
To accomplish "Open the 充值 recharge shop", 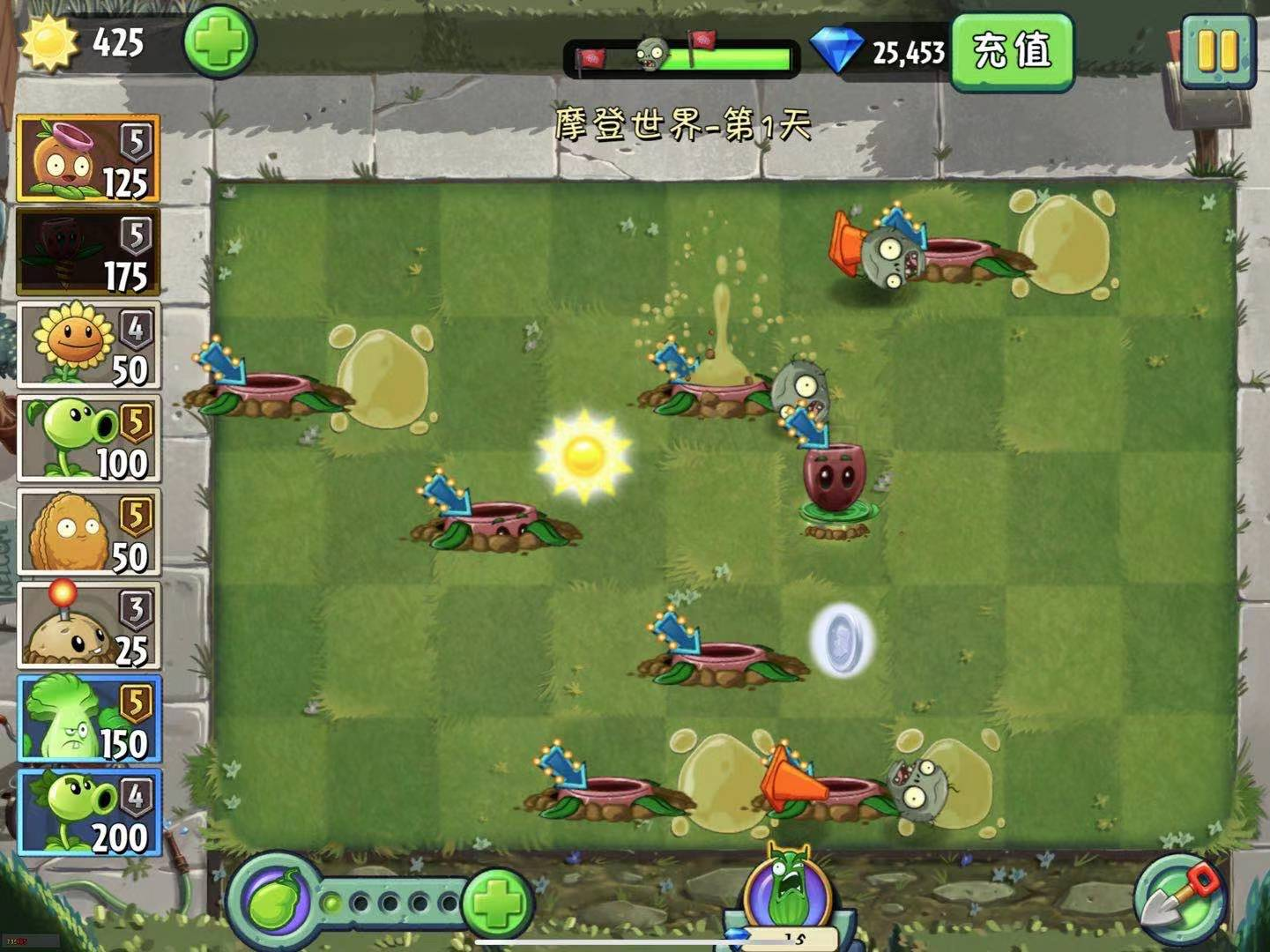I will 1012,51.
